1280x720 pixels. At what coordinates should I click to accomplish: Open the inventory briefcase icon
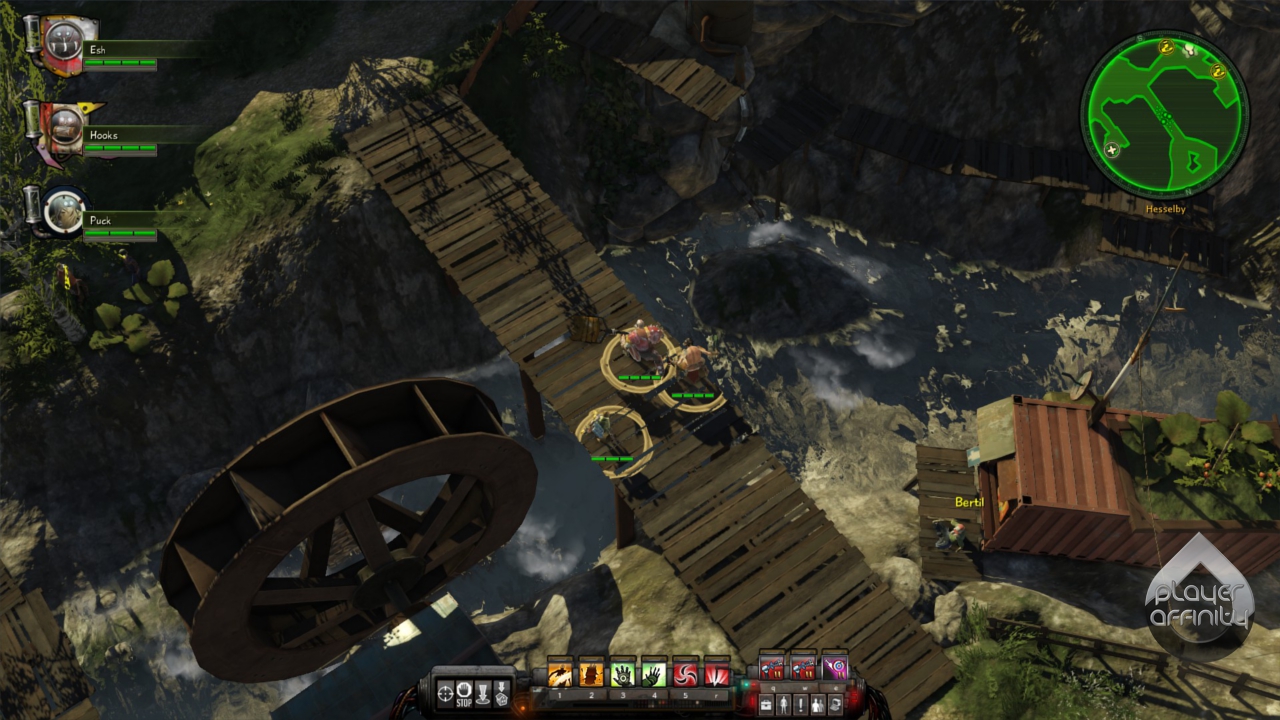point(765,703)
